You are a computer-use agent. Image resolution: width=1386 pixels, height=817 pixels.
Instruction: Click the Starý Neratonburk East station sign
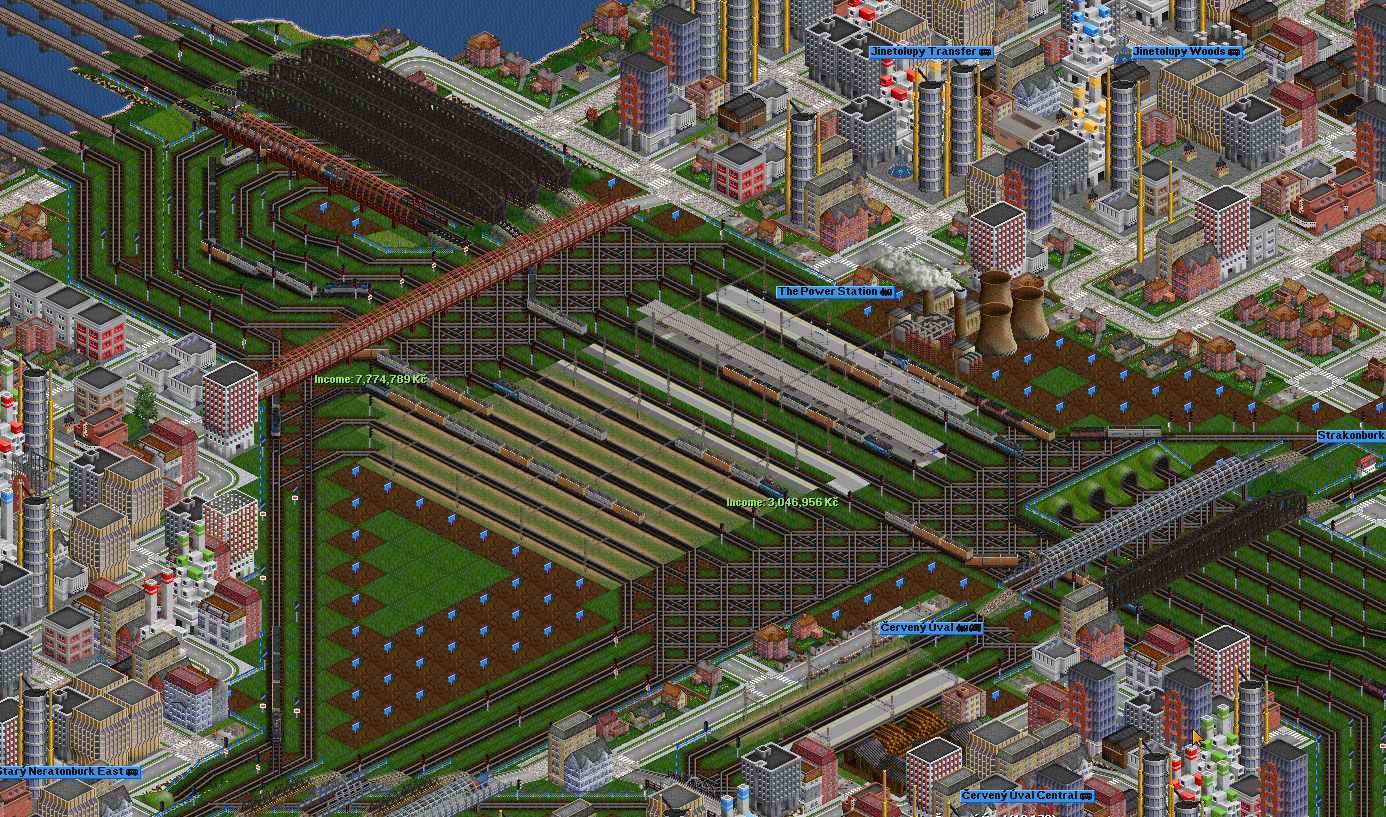coord(63,771)
